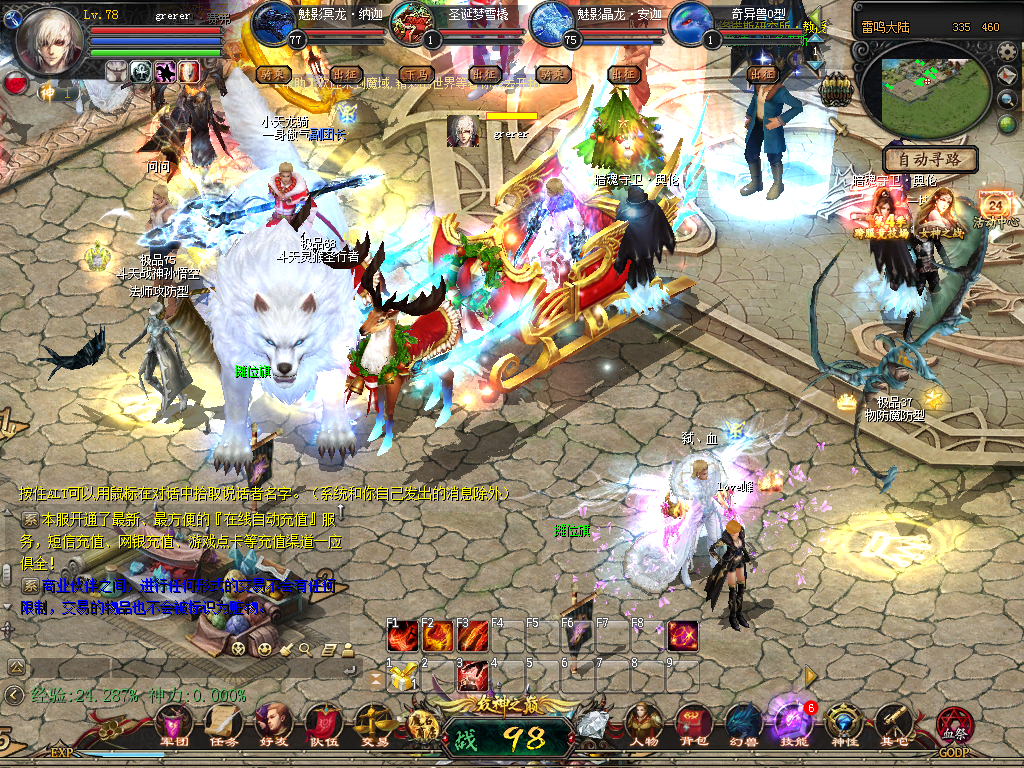Click 下马 under 圣诞梦雪橇 mount
Viewport: 1024px width, 768px height.
413,74
